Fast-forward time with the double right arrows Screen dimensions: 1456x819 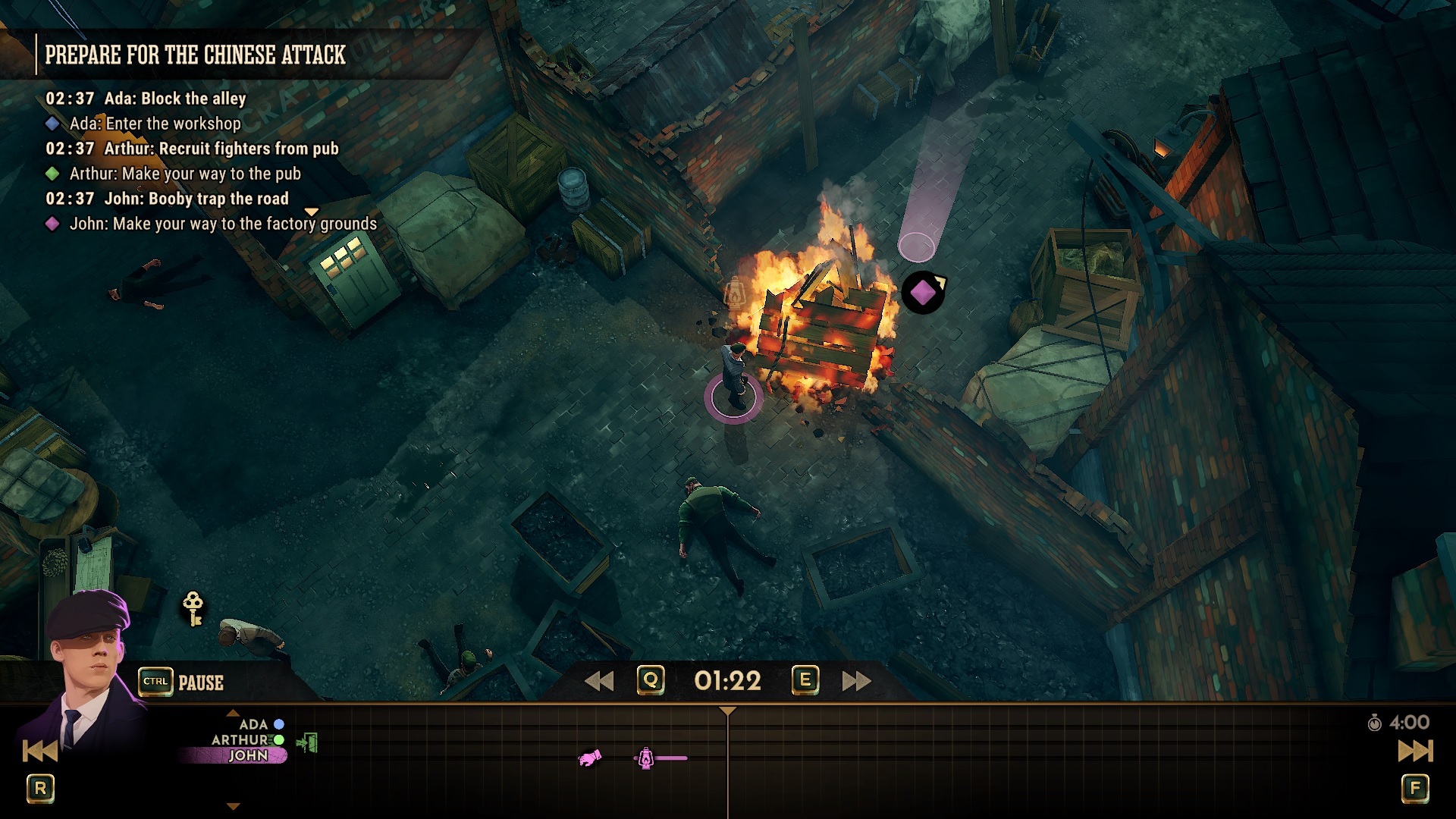point(856,681)
